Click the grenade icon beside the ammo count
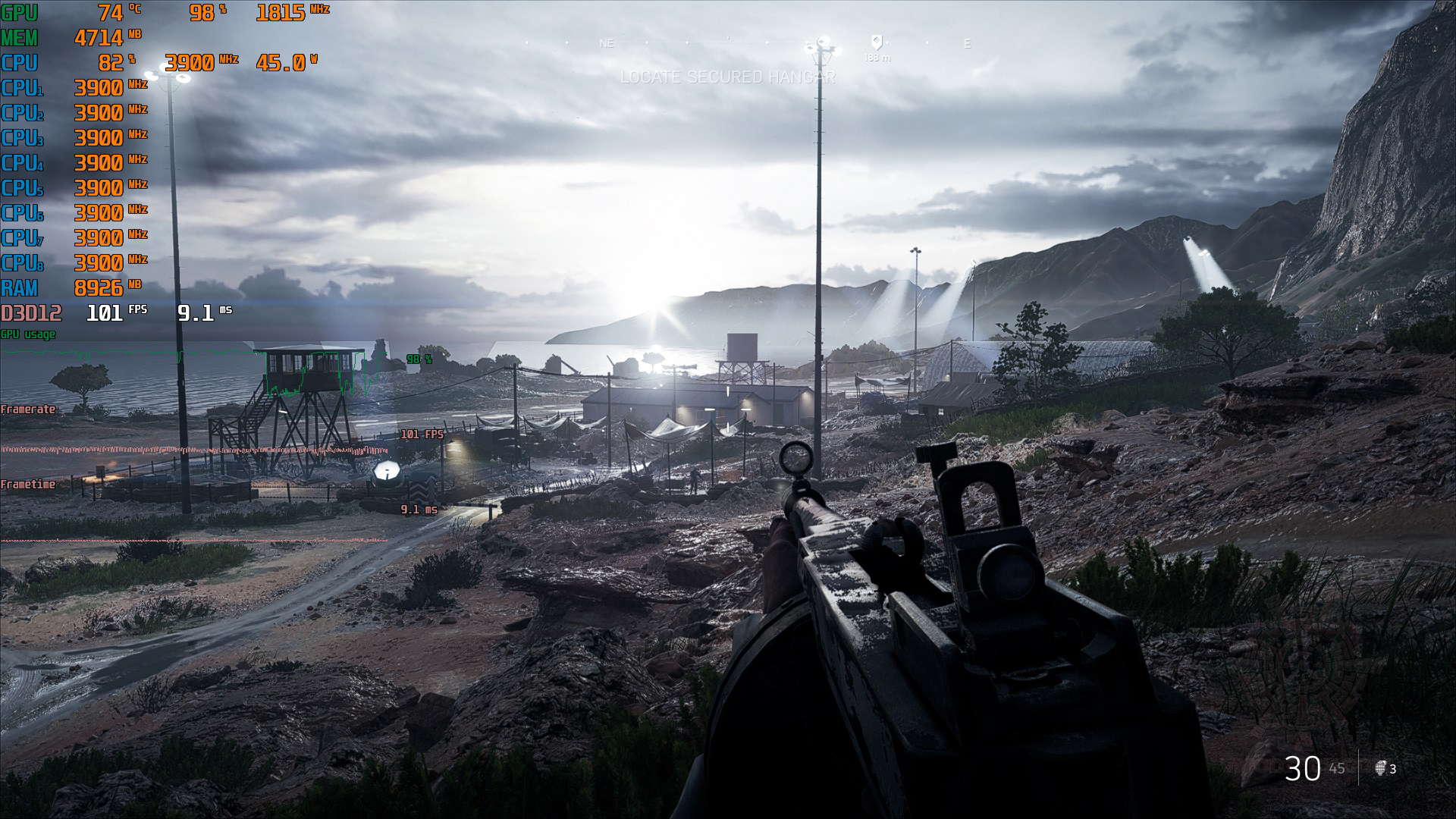The image size is (1456, 819). [x=1380, y=768]
